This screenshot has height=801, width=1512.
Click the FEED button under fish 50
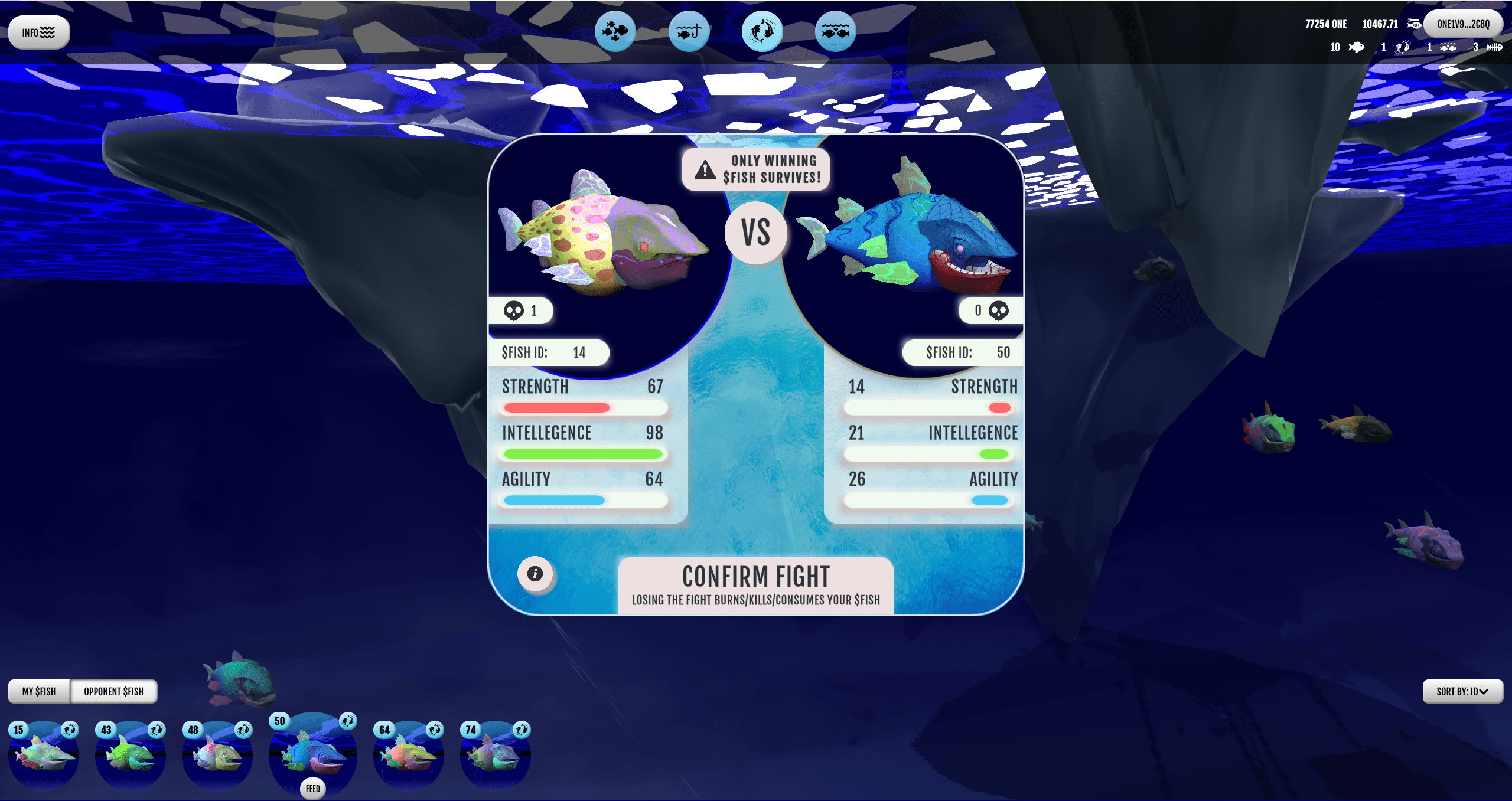[x=313, y=788]
